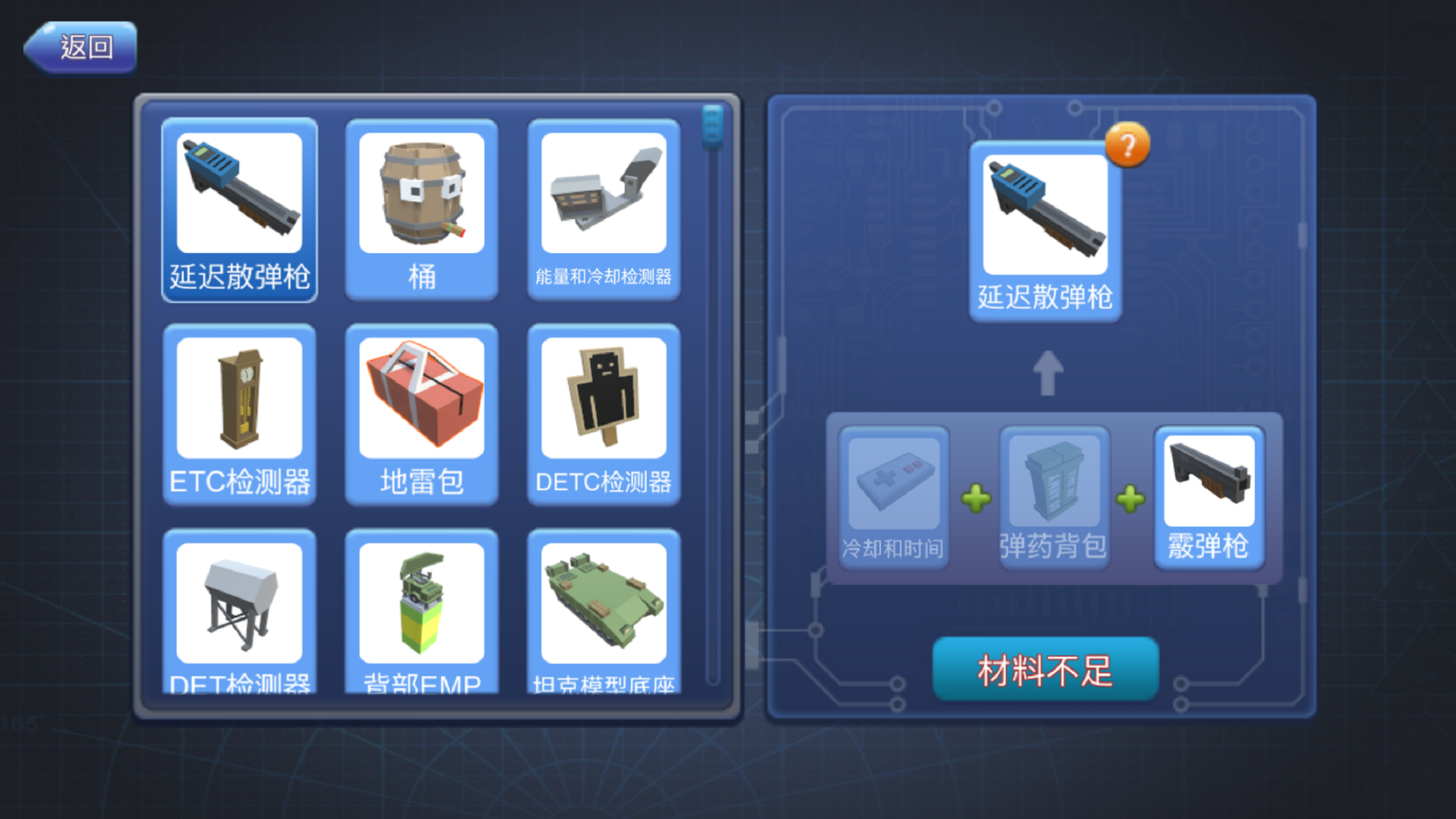The width and height of the screenshot is (1456, 819).
Task: Select the ETC检测器 clock recipe
Action: coord(239,415)
